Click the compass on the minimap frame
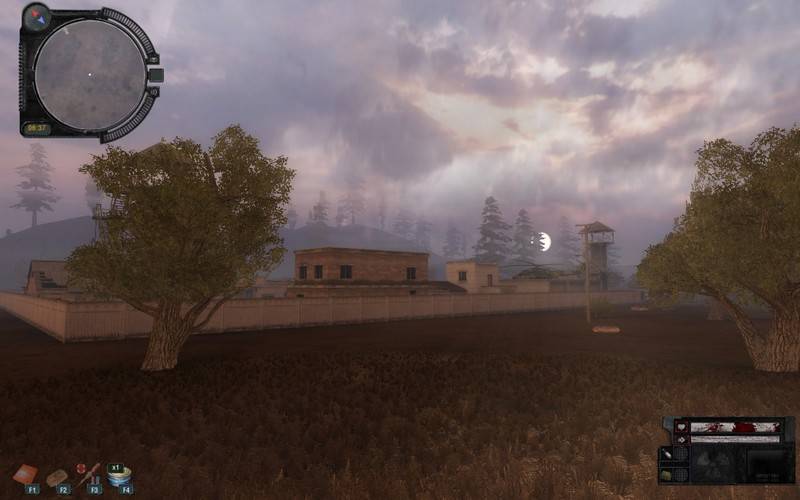 (x=37, y=17)
